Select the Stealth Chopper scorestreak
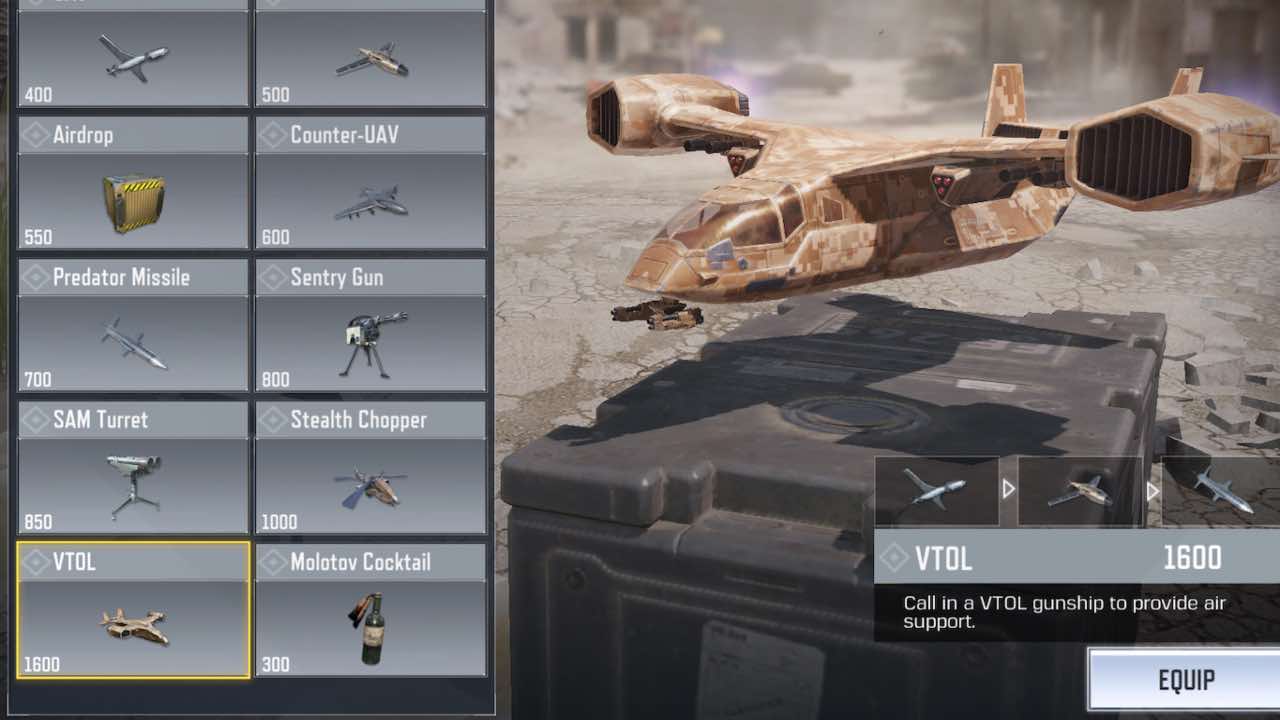The height and width of the screenshot is (720, 1280). click(x=371, y=467)
